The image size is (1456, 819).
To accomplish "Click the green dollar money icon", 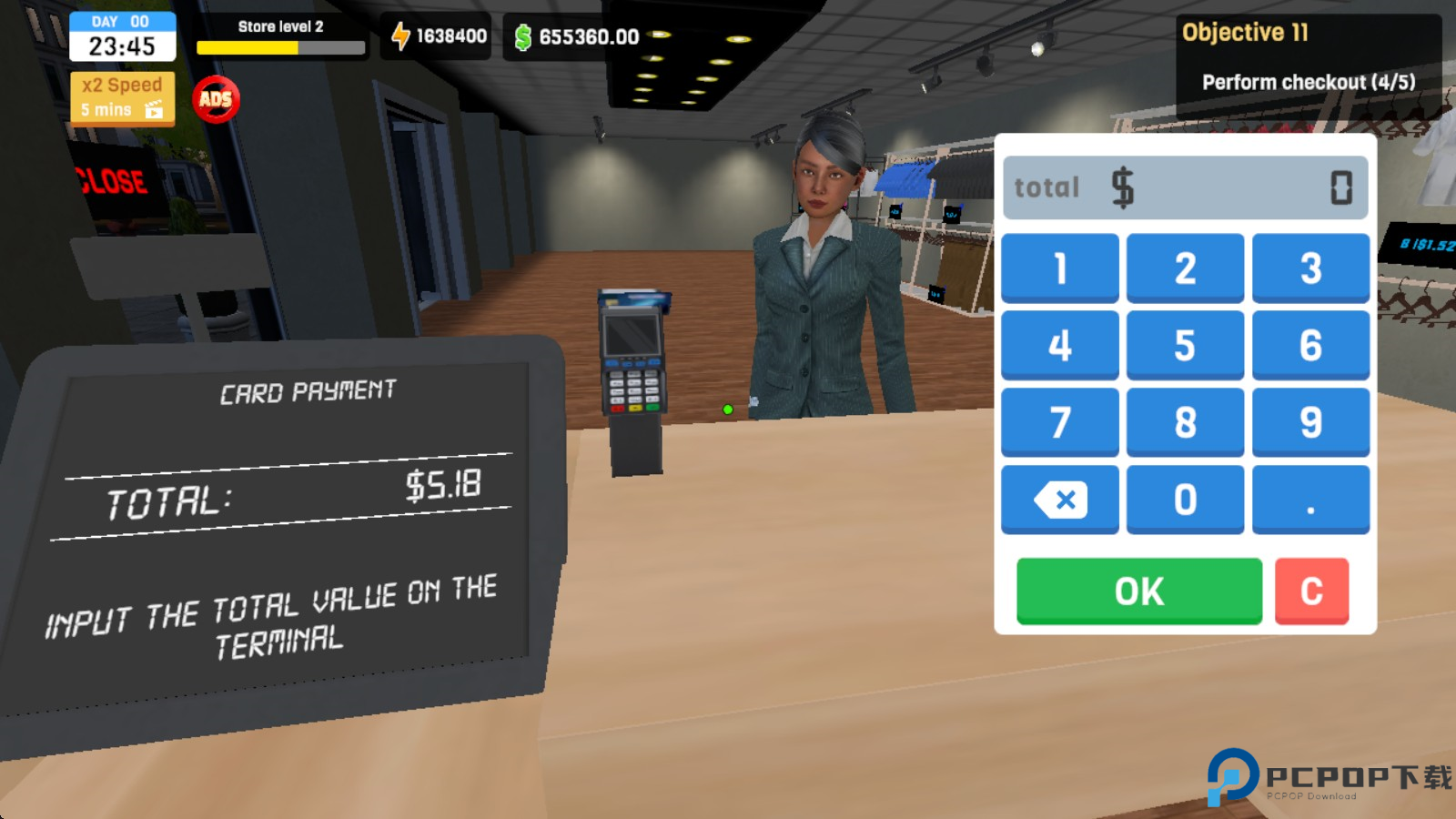I will coord(523,35).
